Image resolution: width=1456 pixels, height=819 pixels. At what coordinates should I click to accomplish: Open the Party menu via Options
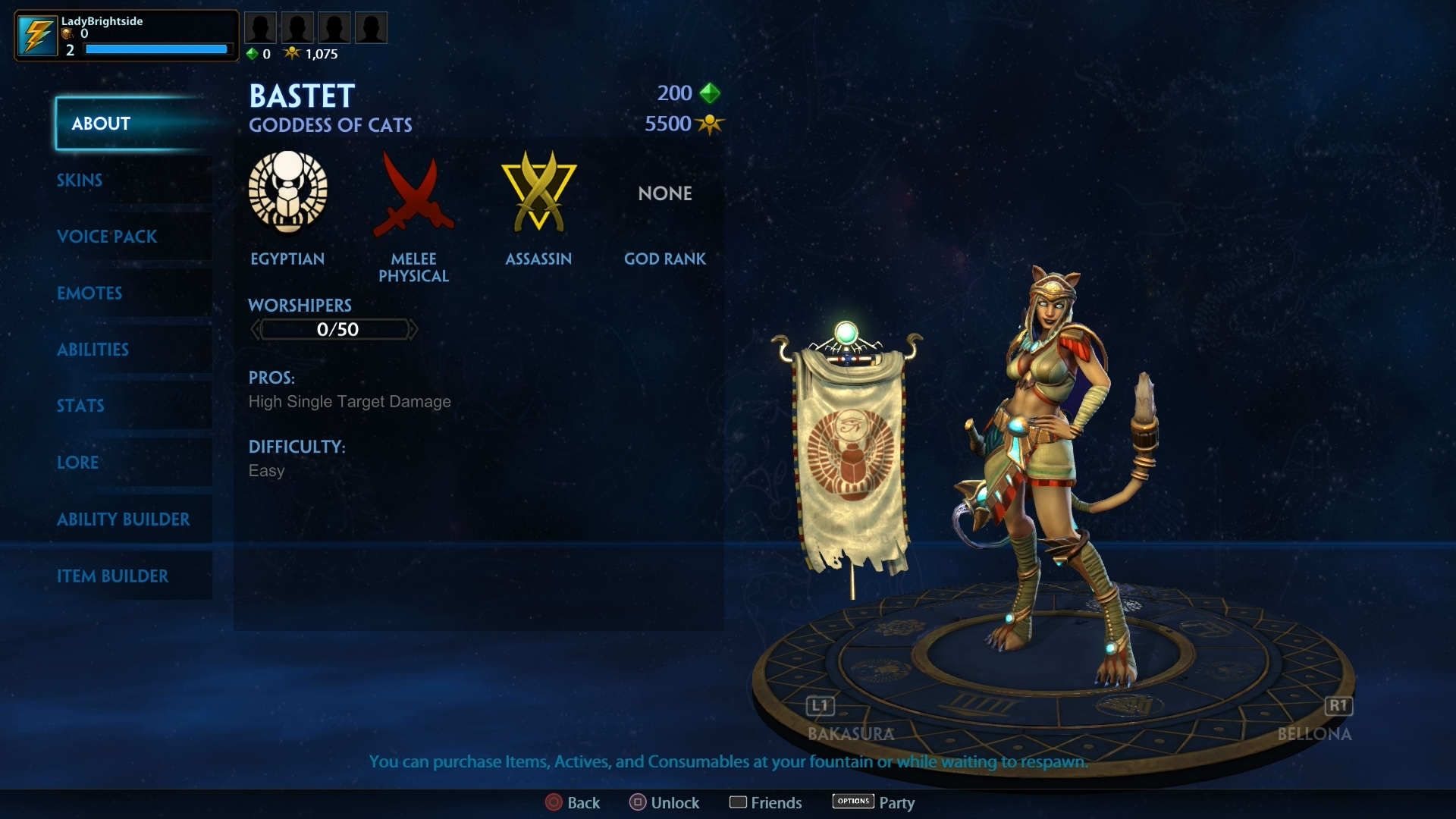[852, 802]
